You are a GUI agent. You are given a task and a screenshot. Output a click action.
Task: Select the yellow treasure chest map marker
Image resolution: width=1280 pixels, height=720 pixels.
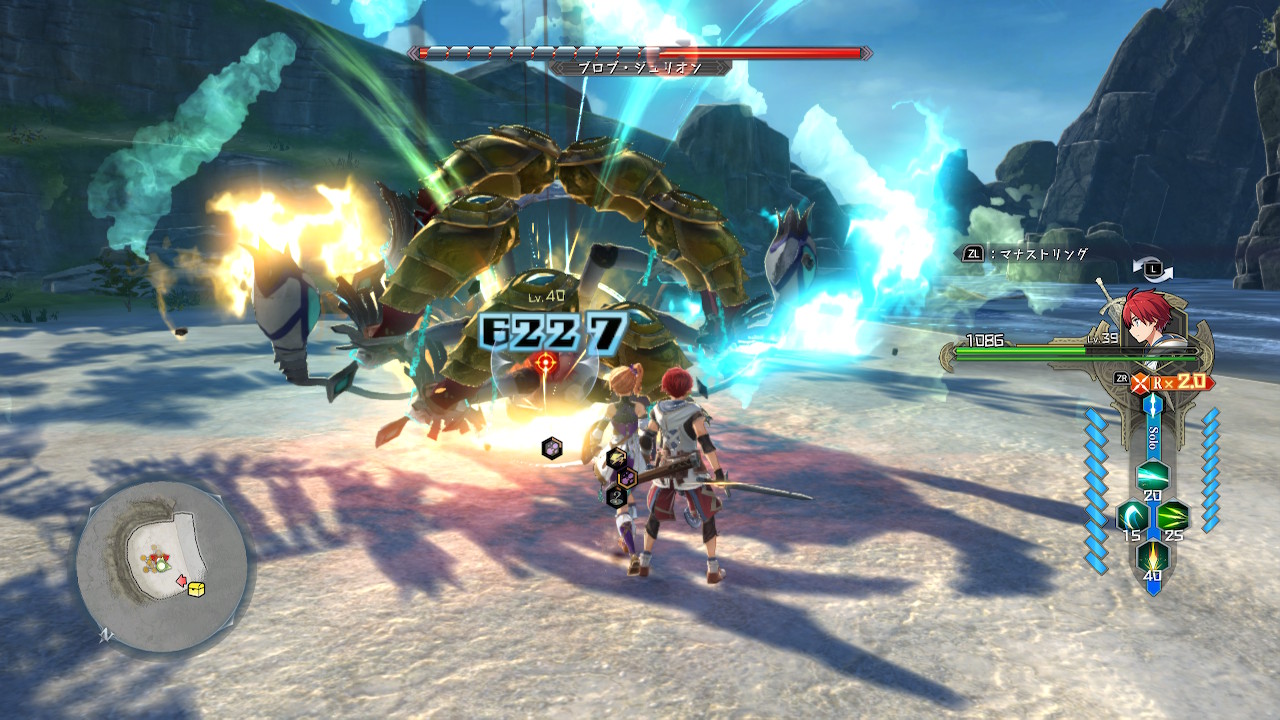196,589
